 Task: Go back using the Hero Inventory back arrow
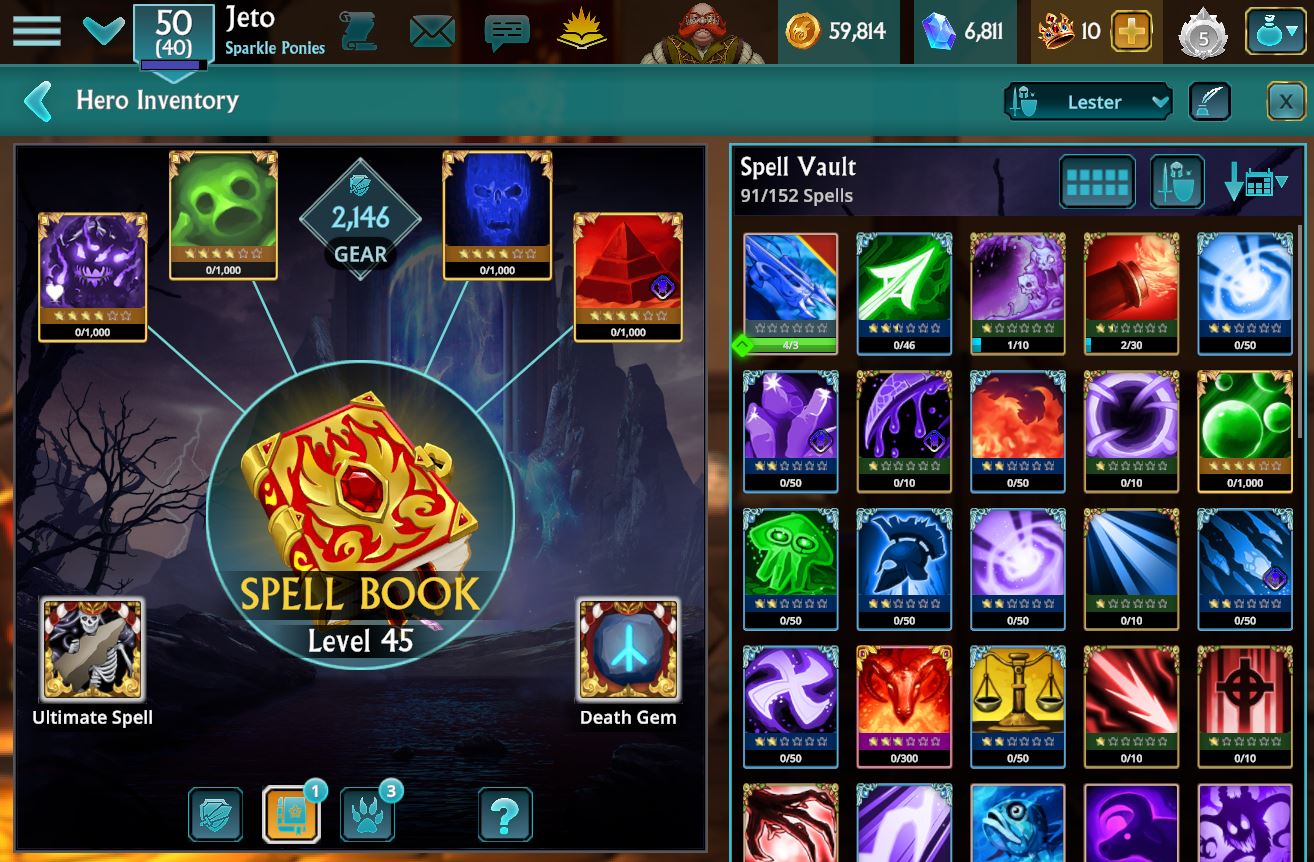click(x=37, y=100)
